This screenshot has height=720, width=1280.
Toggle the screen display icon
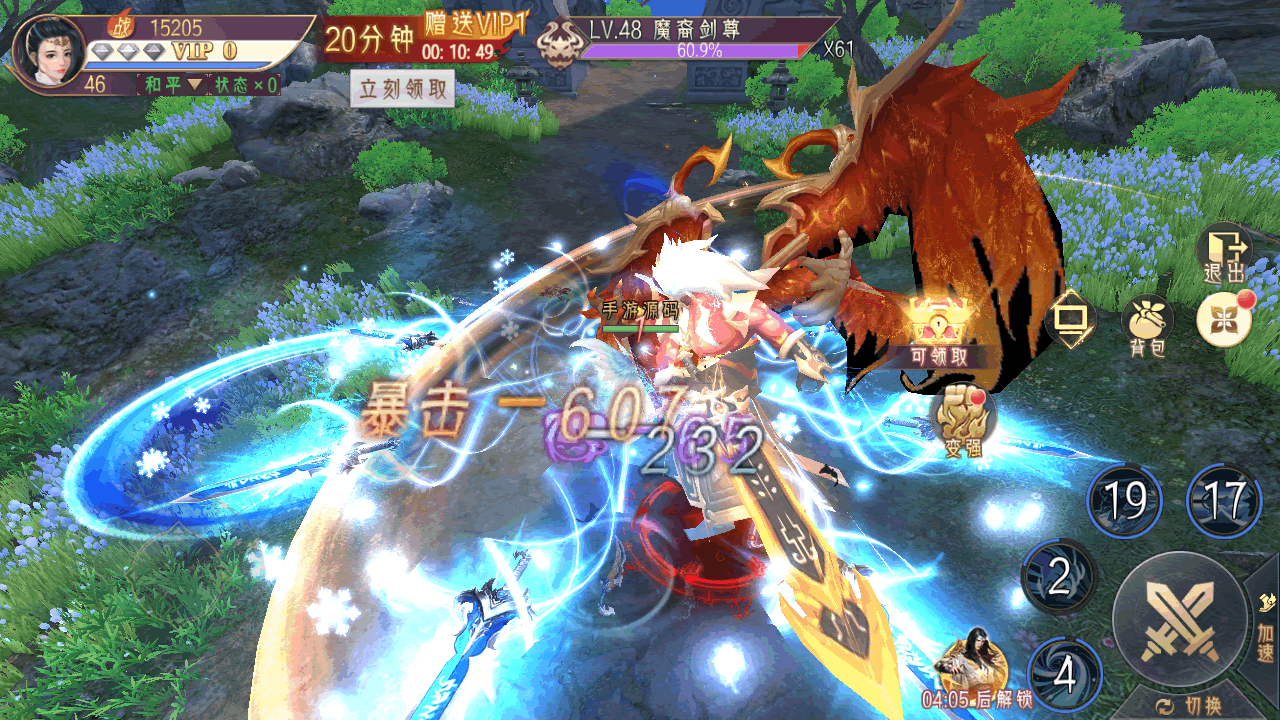(1070, 320)
